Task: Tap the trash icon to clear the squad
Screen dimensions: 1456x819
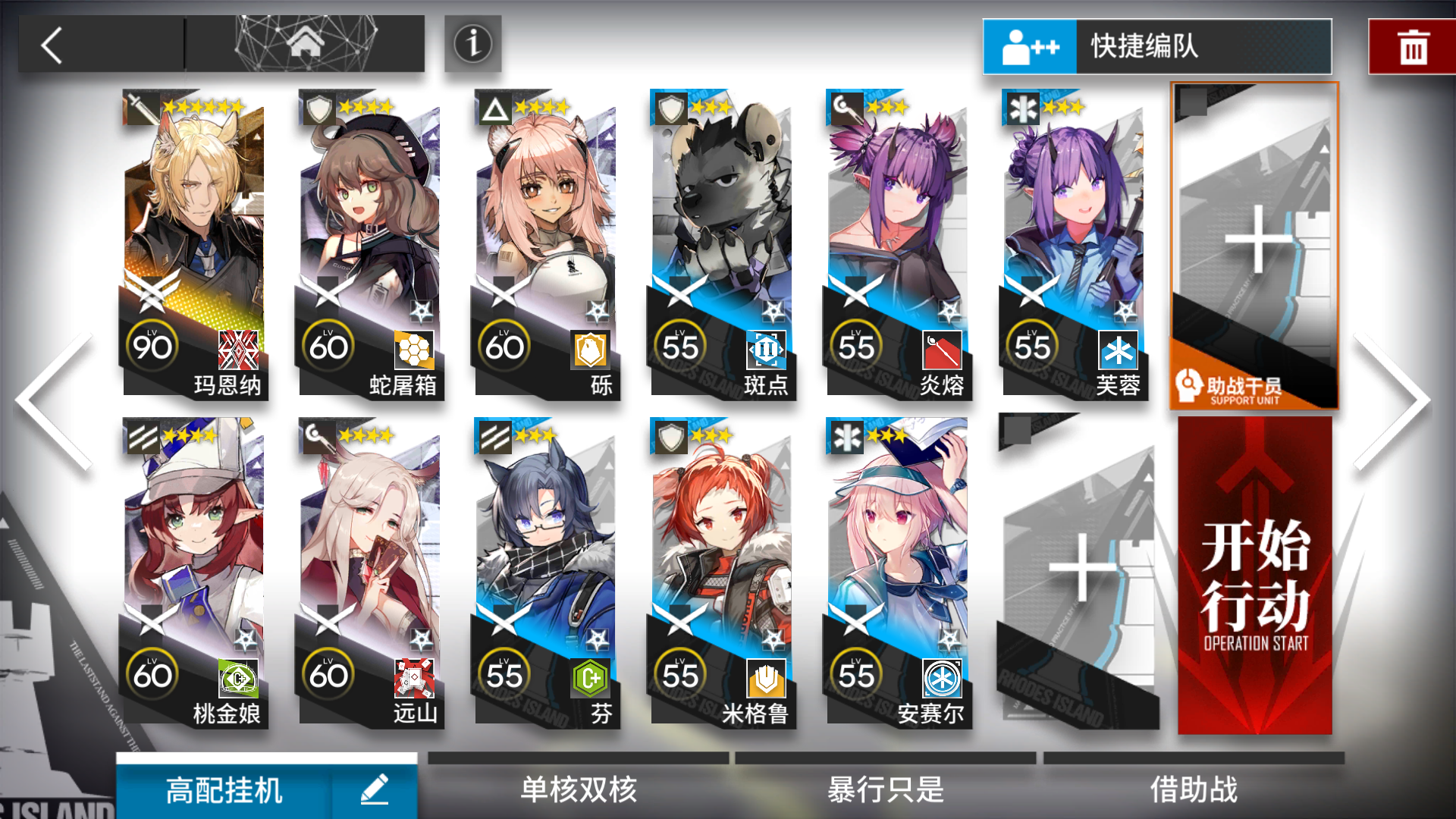Action: [1412, 45]
